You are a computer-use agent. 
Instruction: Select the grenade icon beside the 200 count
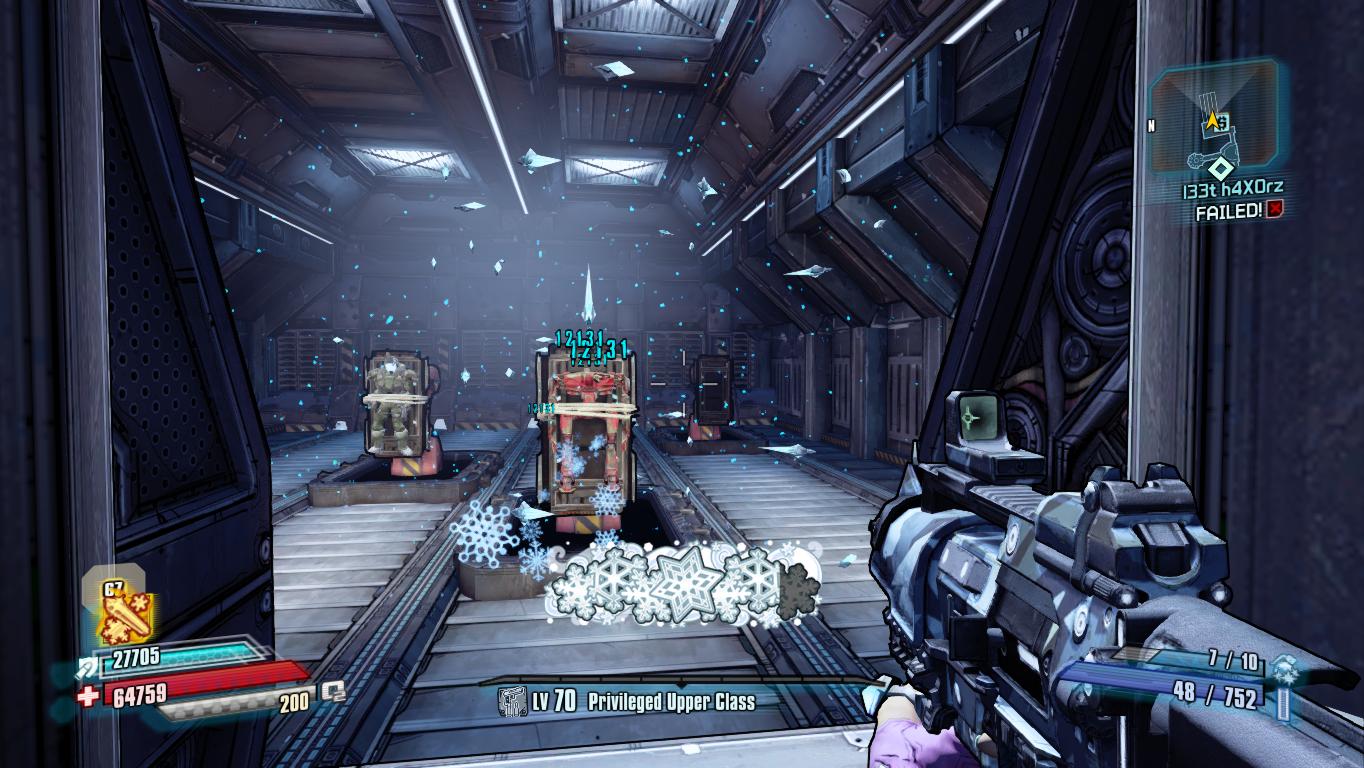(x=333, y=690)
